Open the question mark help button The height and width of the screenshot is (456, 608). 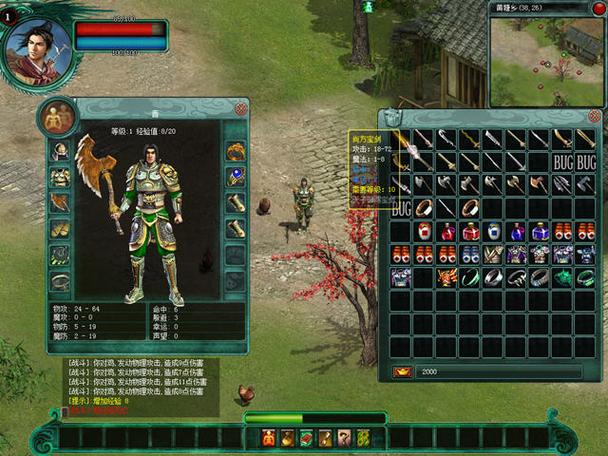[344, 437]
